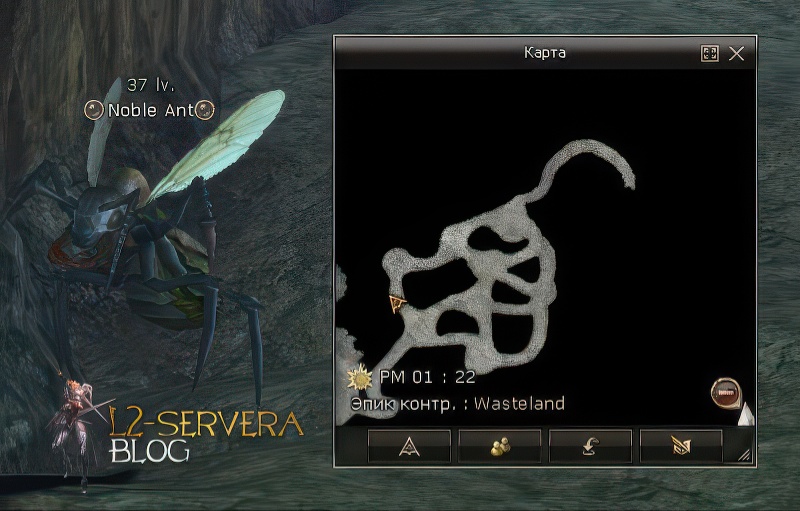Click the party members icon map button

[x=500, y=446]
